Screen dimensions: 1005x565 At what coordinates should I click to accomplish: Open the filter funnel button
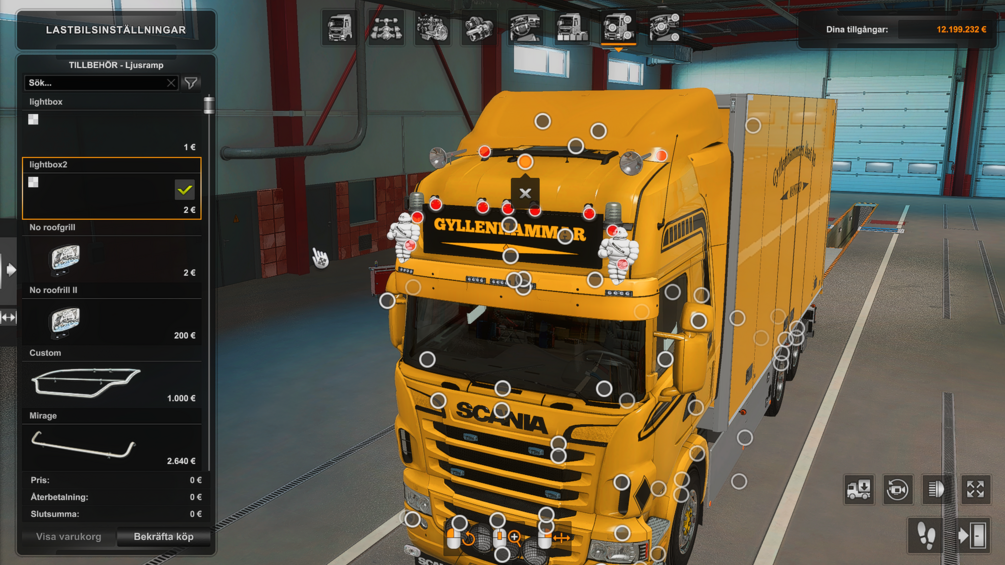coord(191,84)
